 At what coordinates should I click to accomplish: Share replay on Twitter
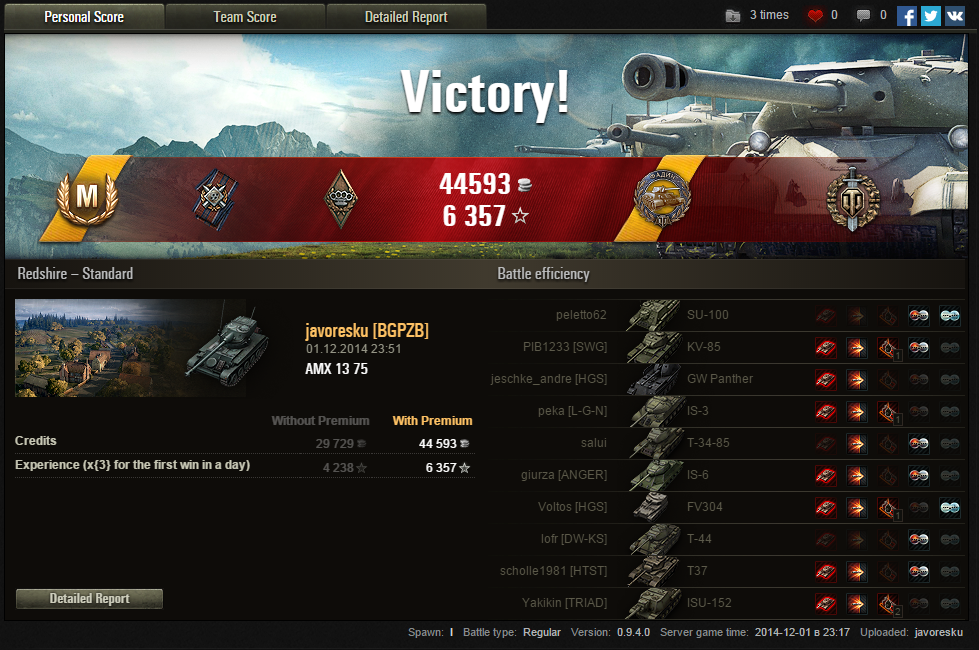[x=931, y=16]
